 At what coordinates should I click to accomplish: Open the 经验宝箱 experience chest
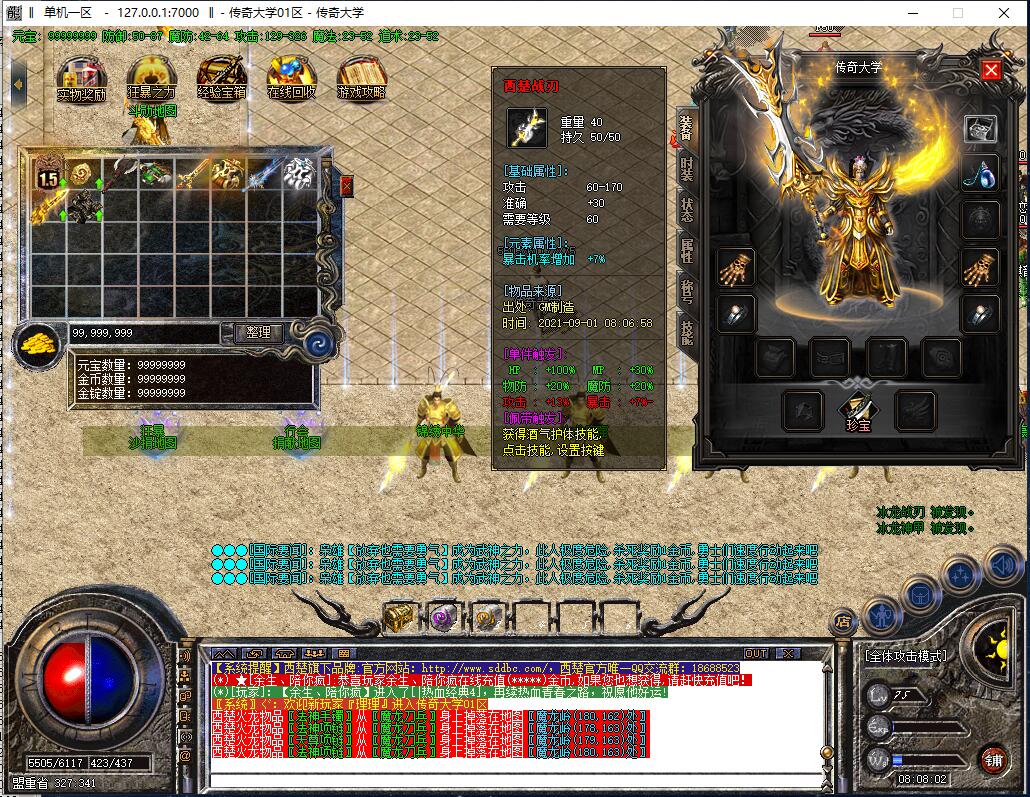pyautogui.click(x=222, y=76)
